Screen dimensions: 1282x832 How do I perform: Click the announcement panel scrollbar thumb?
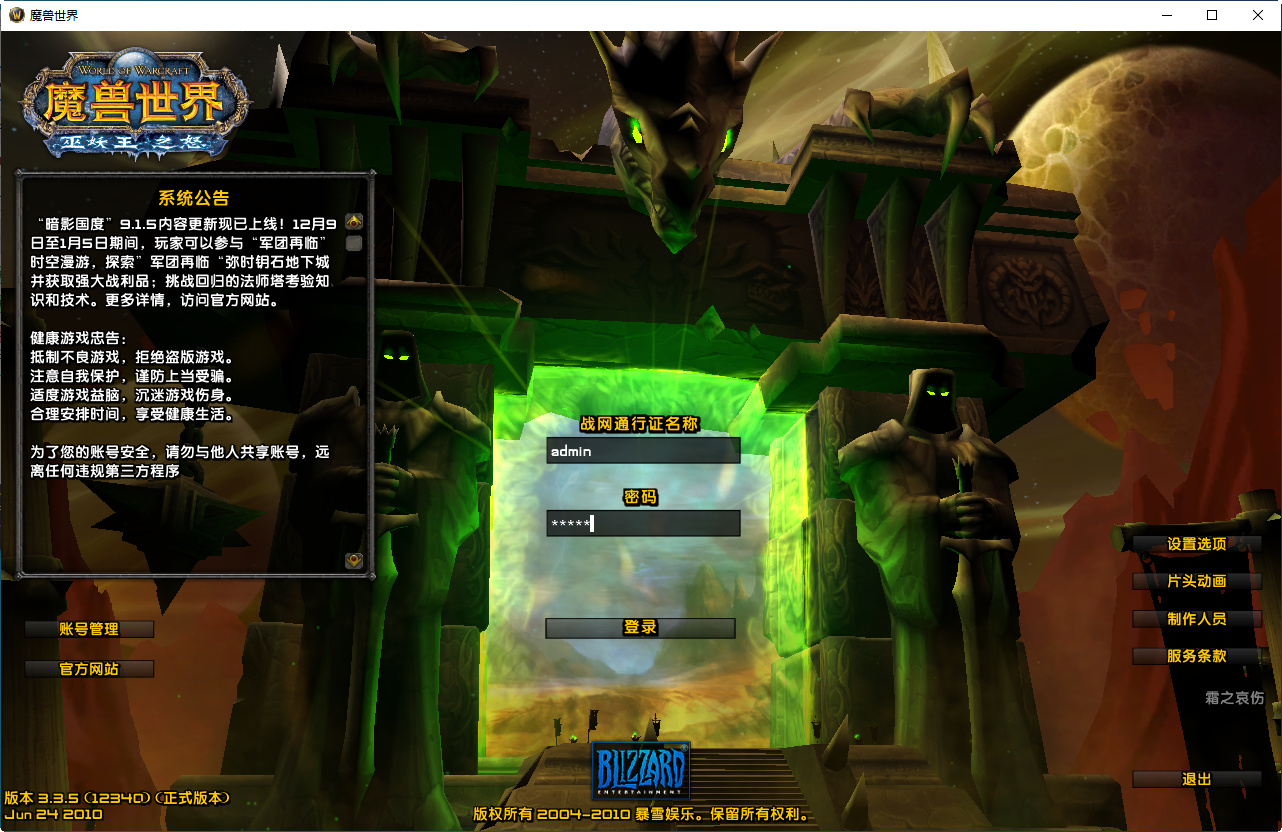click(352, 243)
